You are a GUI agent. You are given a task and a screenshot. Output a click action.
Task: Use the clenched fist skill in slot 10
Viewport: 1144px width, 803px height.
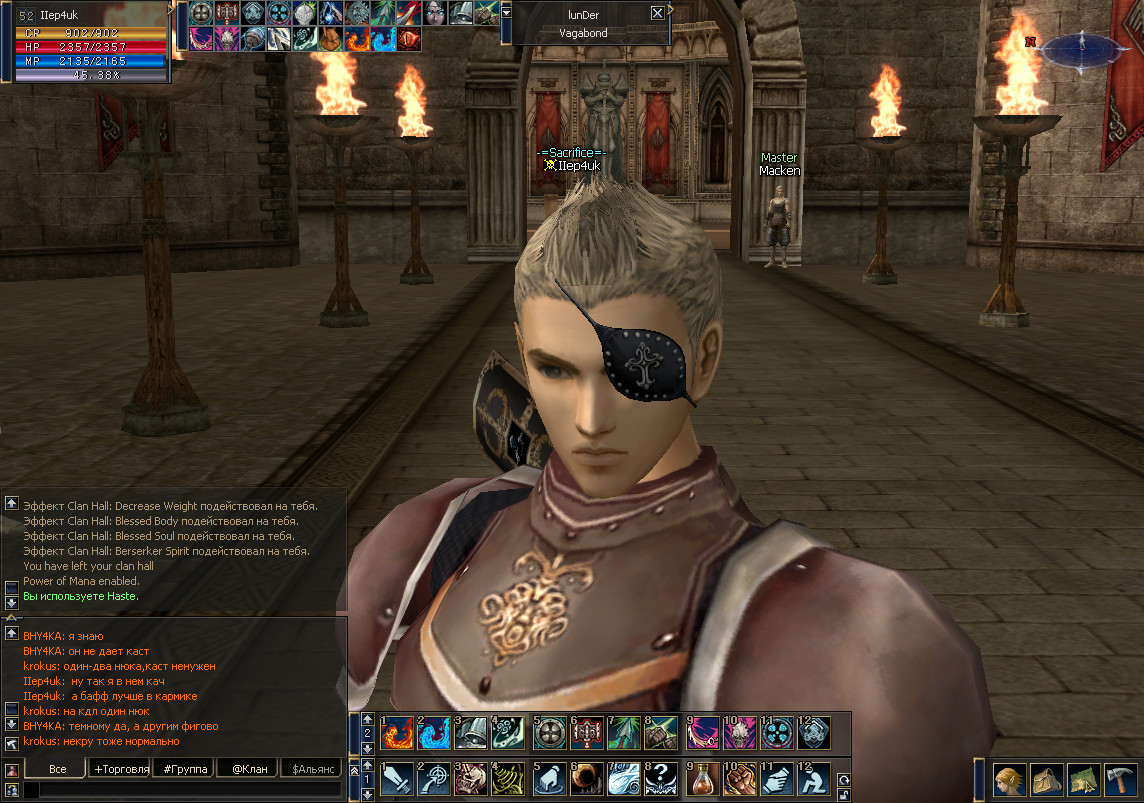tap(739, 779)
